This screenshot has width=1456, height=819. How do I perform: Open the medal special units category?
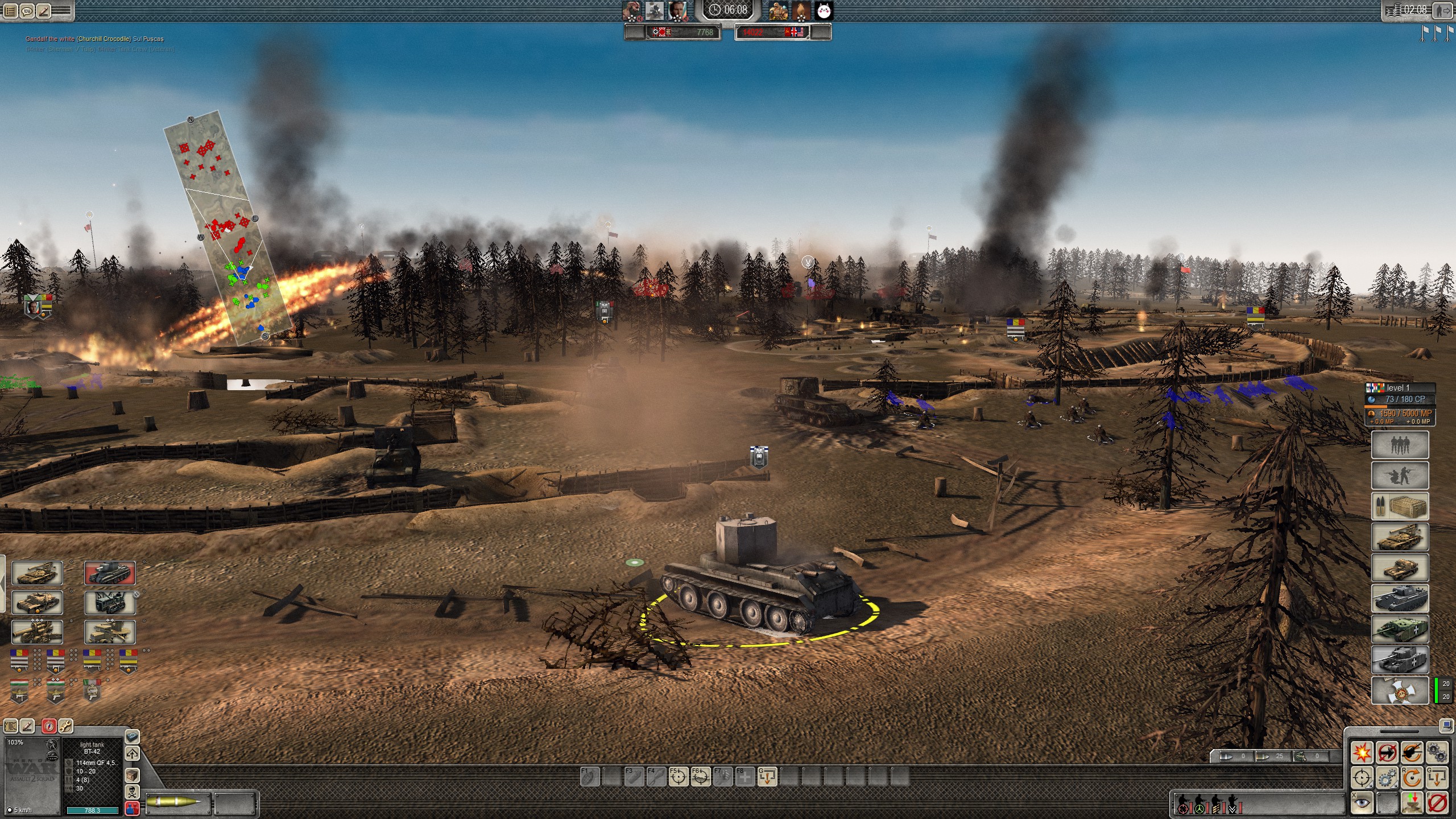tap(1400, 690)
